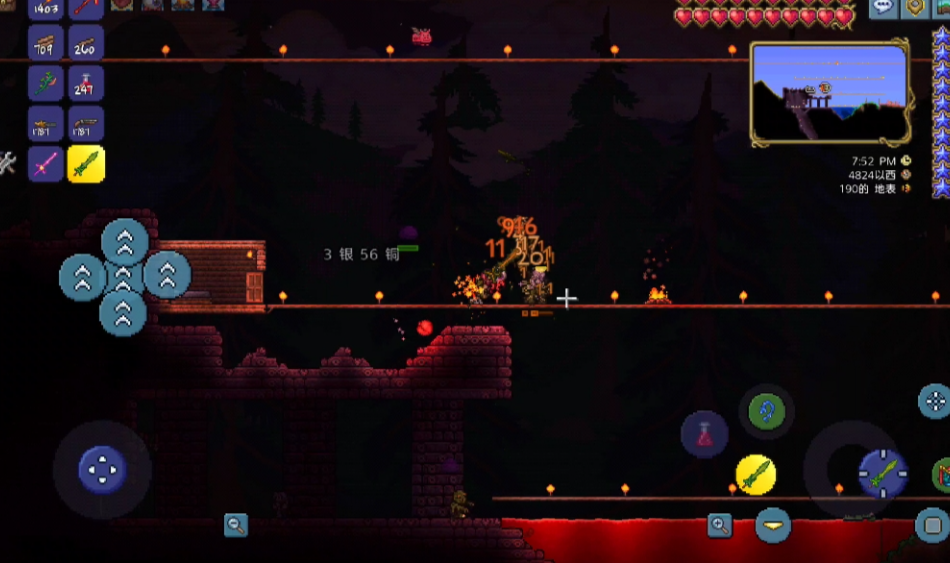Select the green thorny staff slot
This screenshot has height=563, width=950.
tap(45, 84)
